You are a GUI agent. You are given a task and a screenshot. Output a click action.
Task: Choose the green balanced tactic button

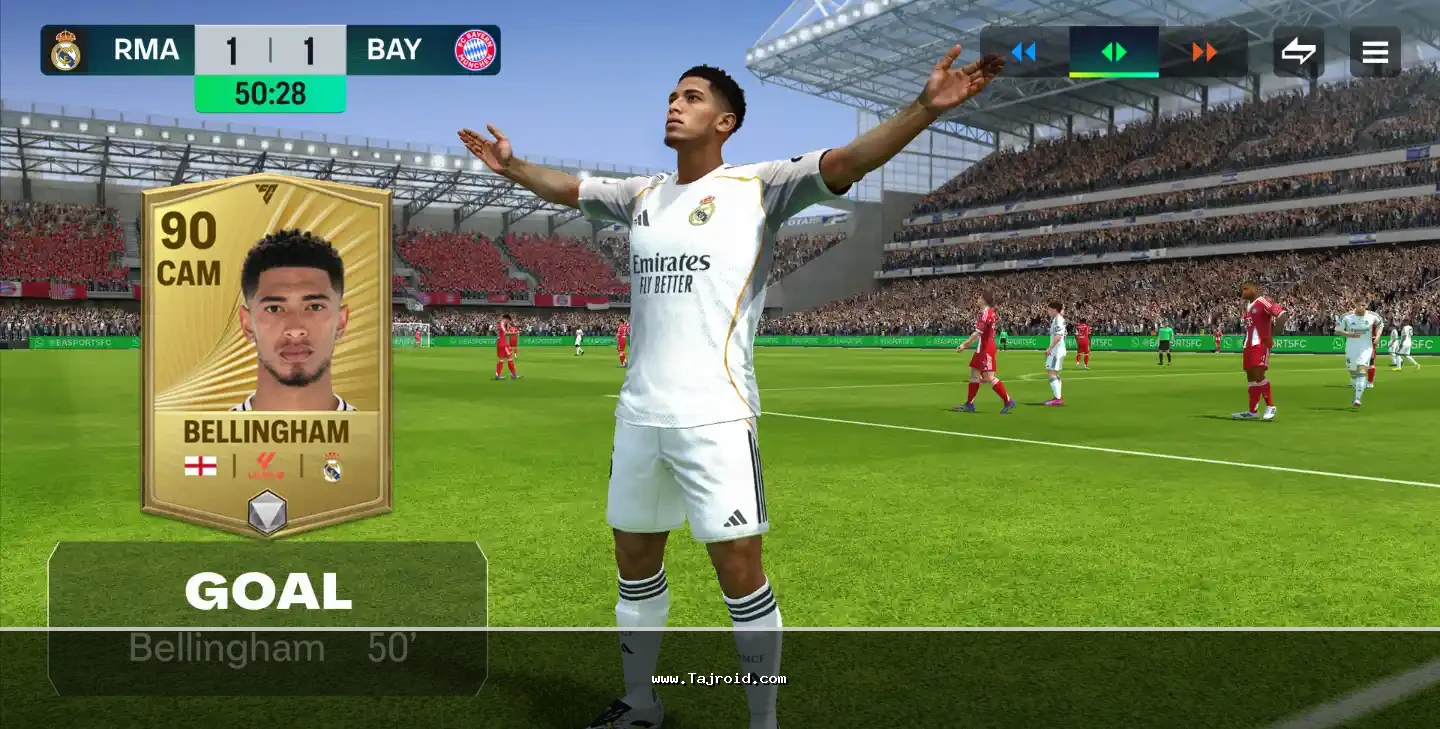click(1113, 52)
